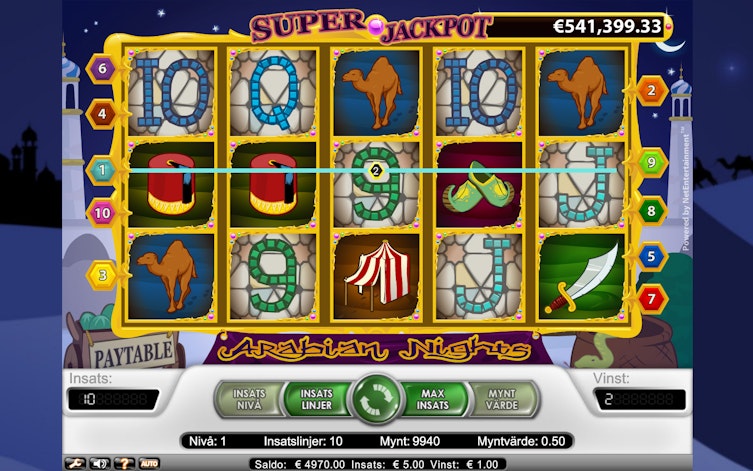Select payline 5 marker
The image size is (753, 471).
click(x=652, y=257)
